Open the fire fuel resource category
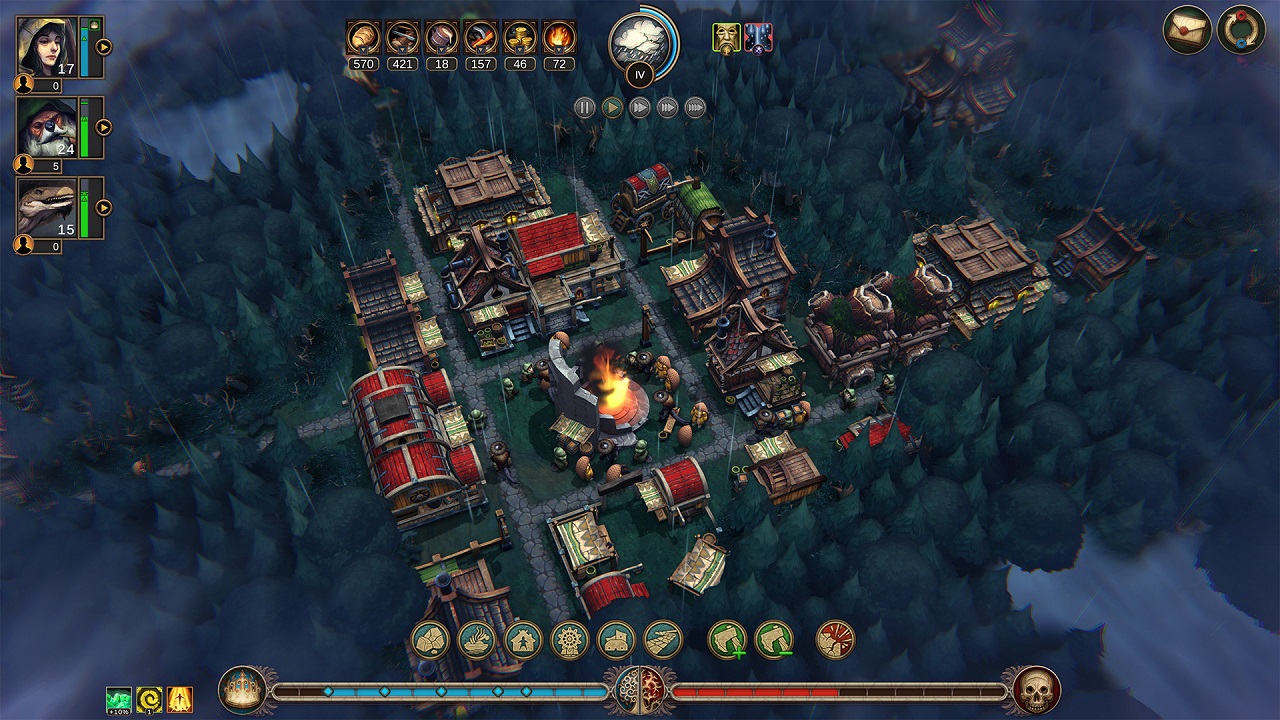This screenshot has width=1280, height=720. [559, 38]
